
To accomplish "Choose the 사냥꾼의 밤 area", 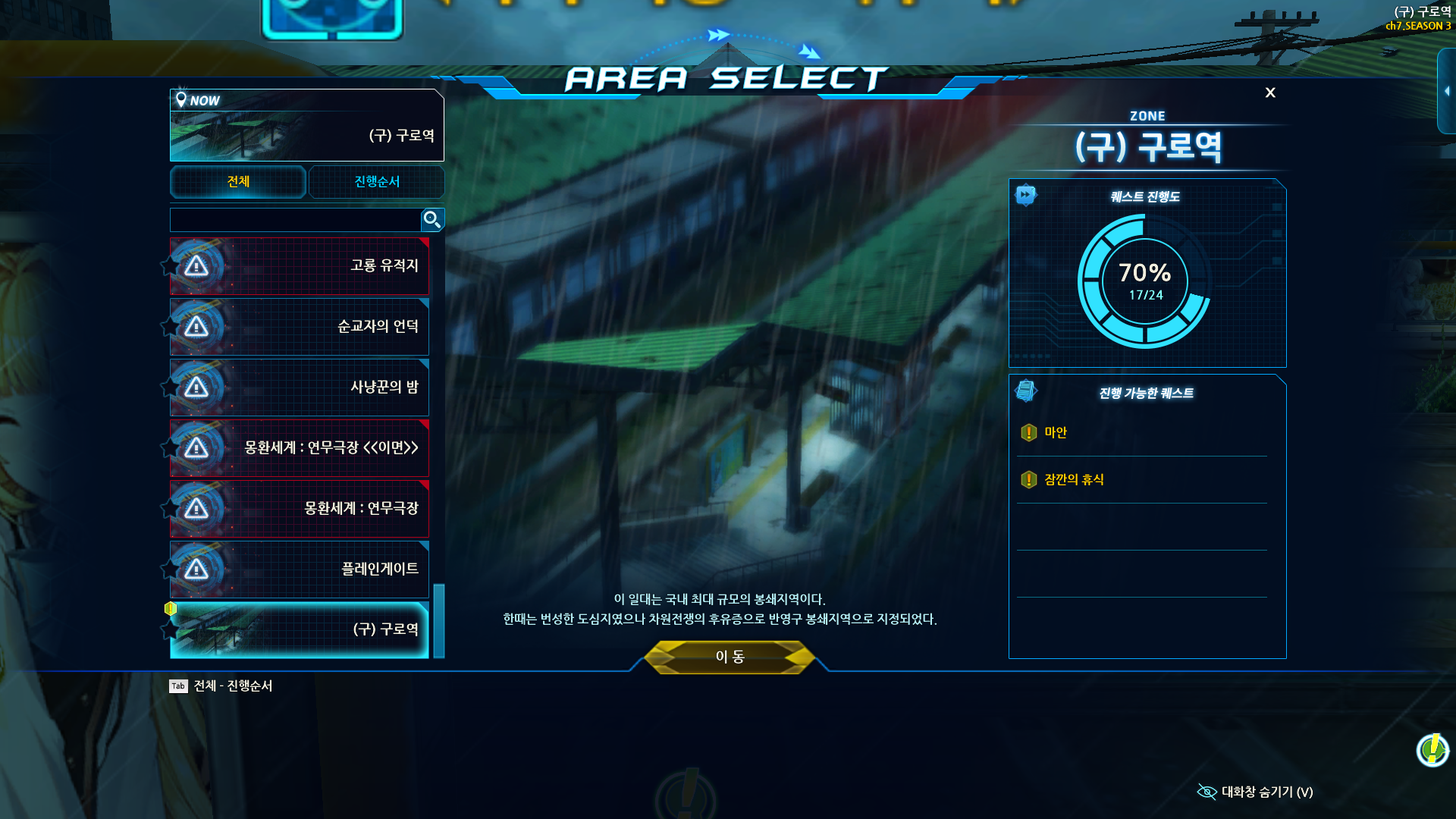I will 300,388.
